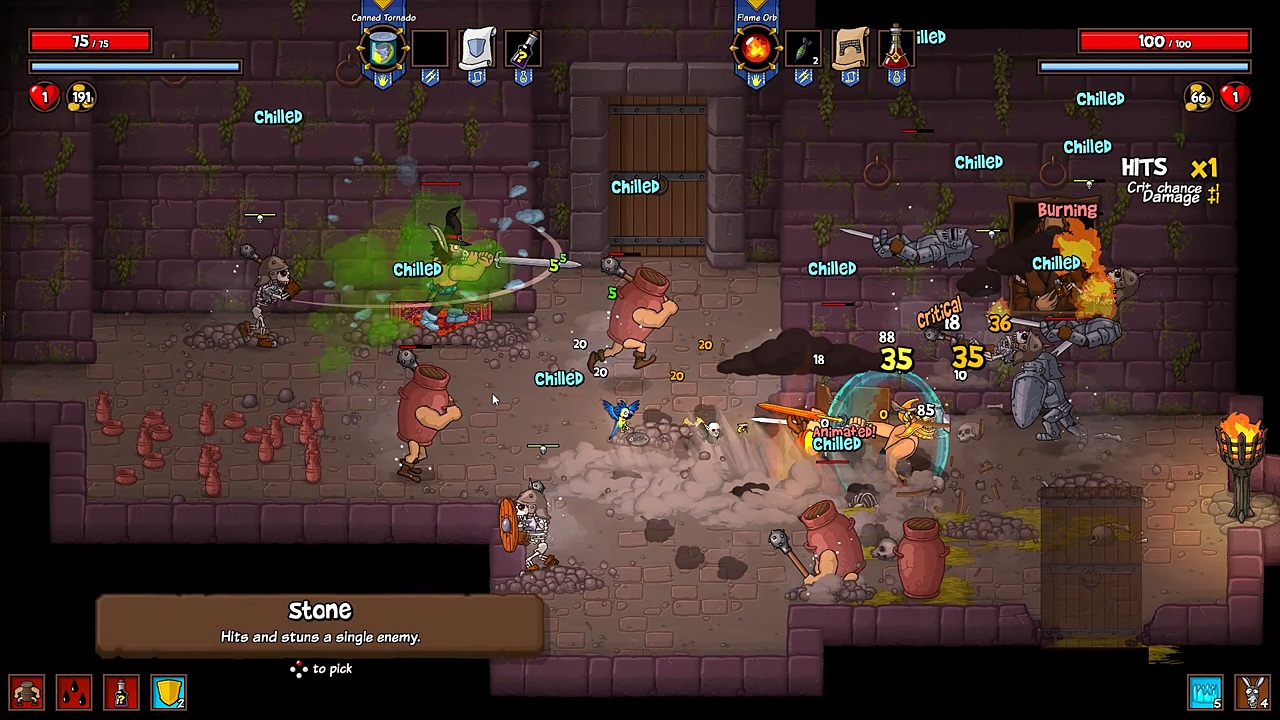1280x720 pixels.
Task: Open the barrel man perk icon
Action: click(x=25, y=692)
